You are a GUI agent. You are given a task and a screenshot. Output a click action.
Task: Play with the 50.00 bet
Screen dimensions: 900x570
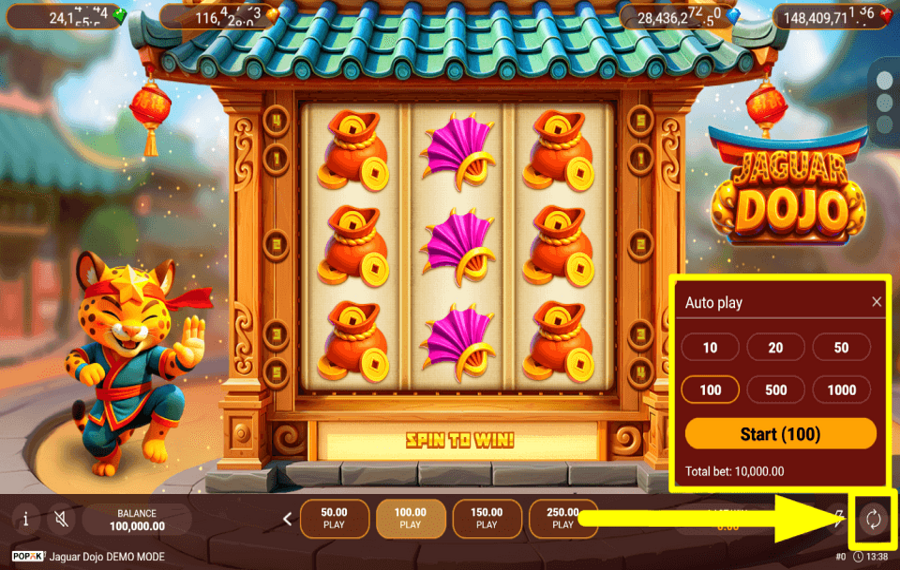(x=333, y=518)
